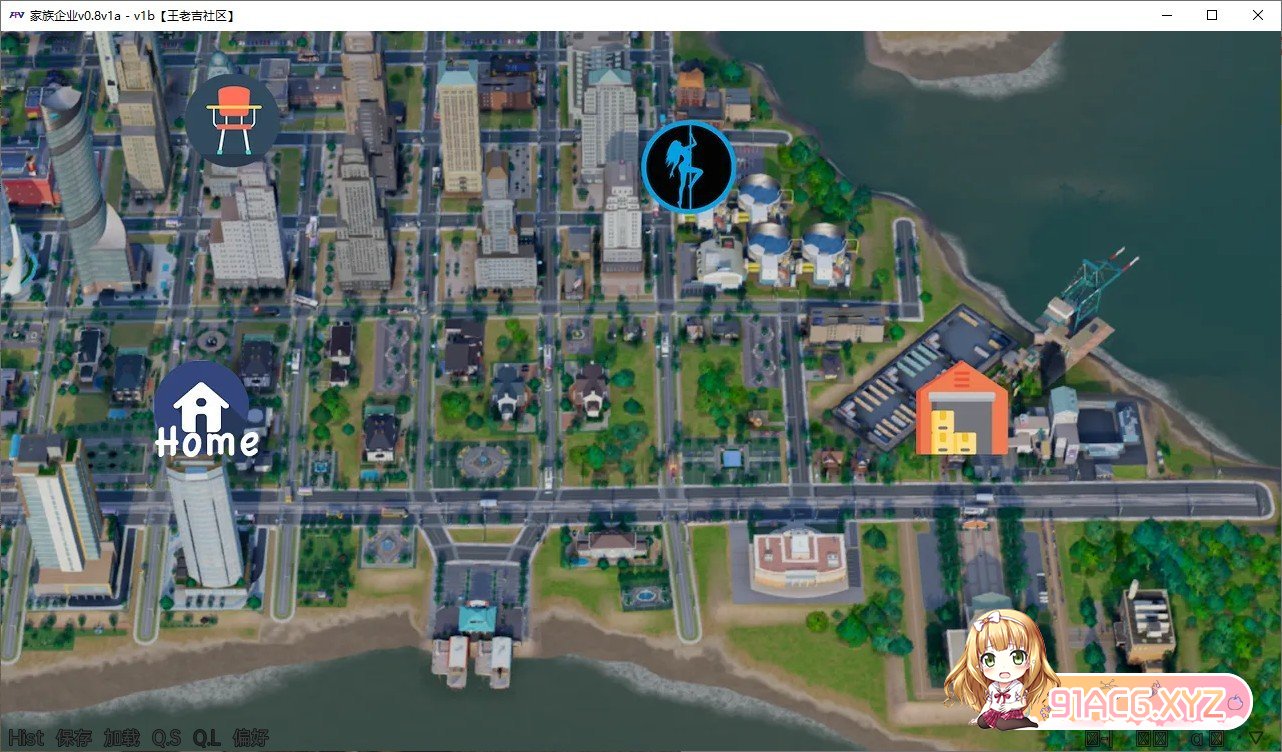Maximize the game window

pyautogui.click(x=1212, y=15)
